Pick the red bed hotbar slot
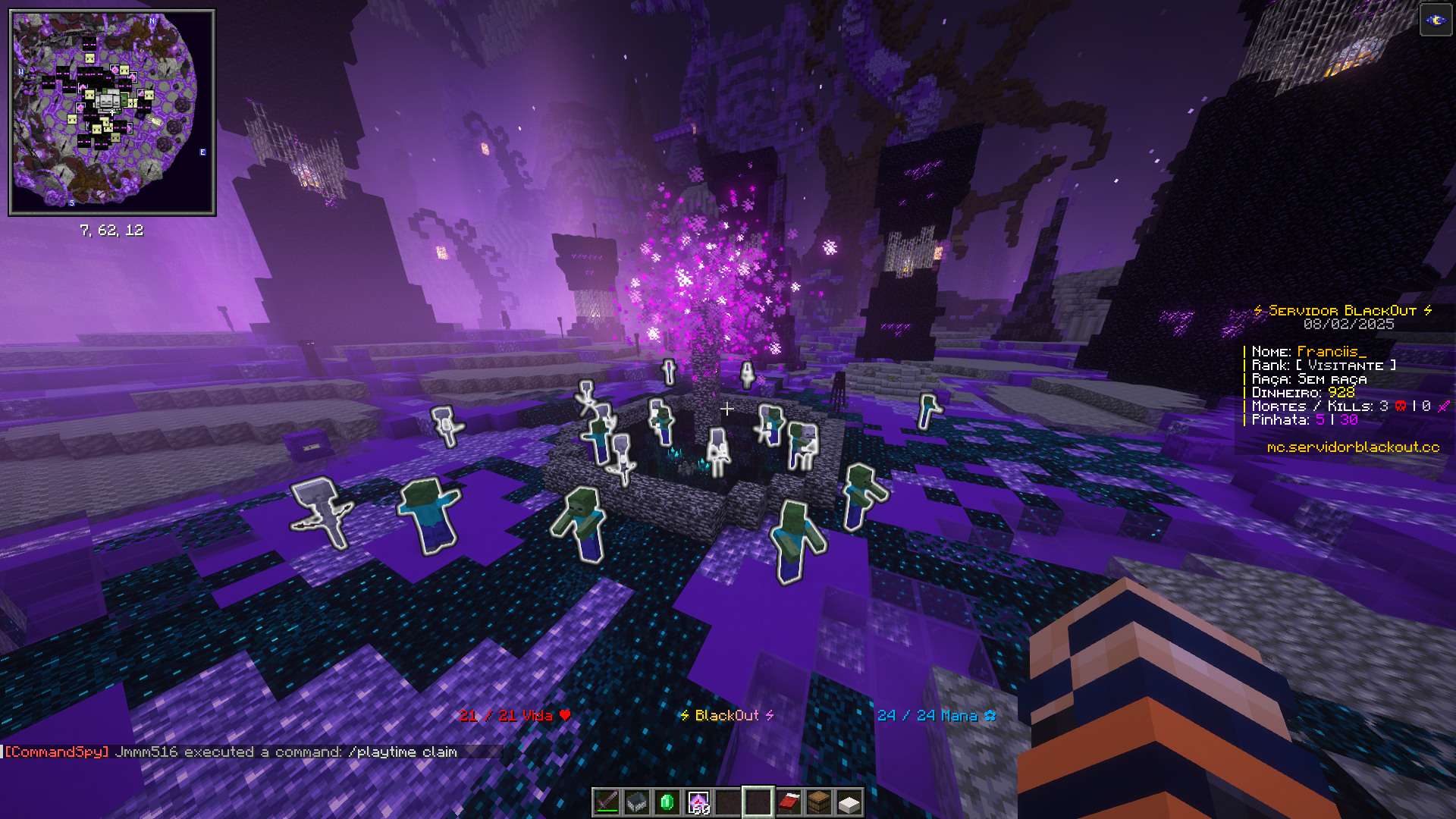Image resolution: width=1456 pixels, height=819 pixels. [789, 802]
